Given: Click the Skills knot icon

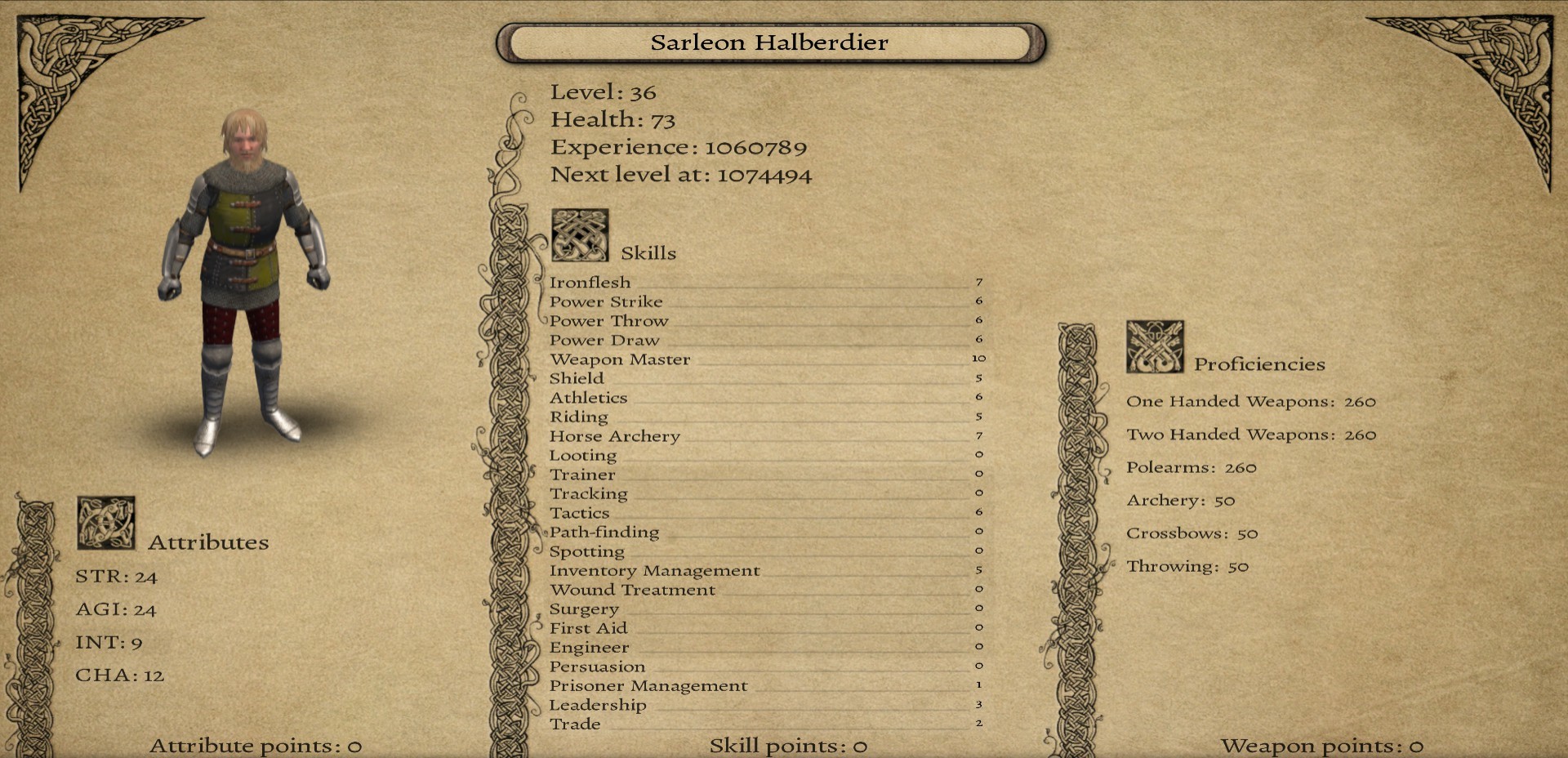Looking at the screenshot, I should click(581, 234).
